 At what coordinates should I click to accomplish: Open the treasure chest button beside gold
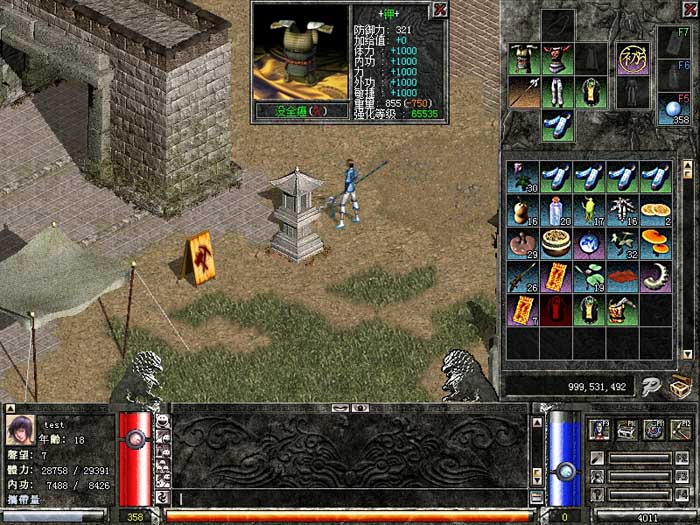tap(681, 384)
